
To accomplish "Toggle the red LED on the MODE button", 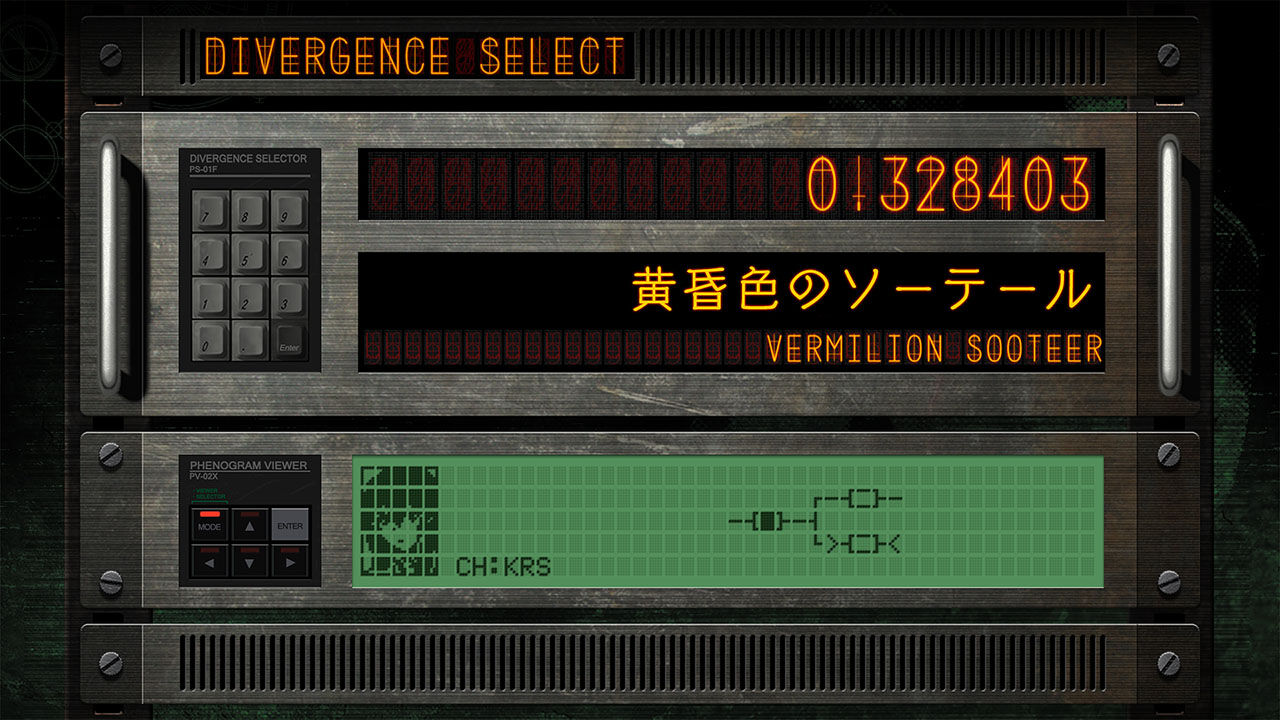I will 210,514.
